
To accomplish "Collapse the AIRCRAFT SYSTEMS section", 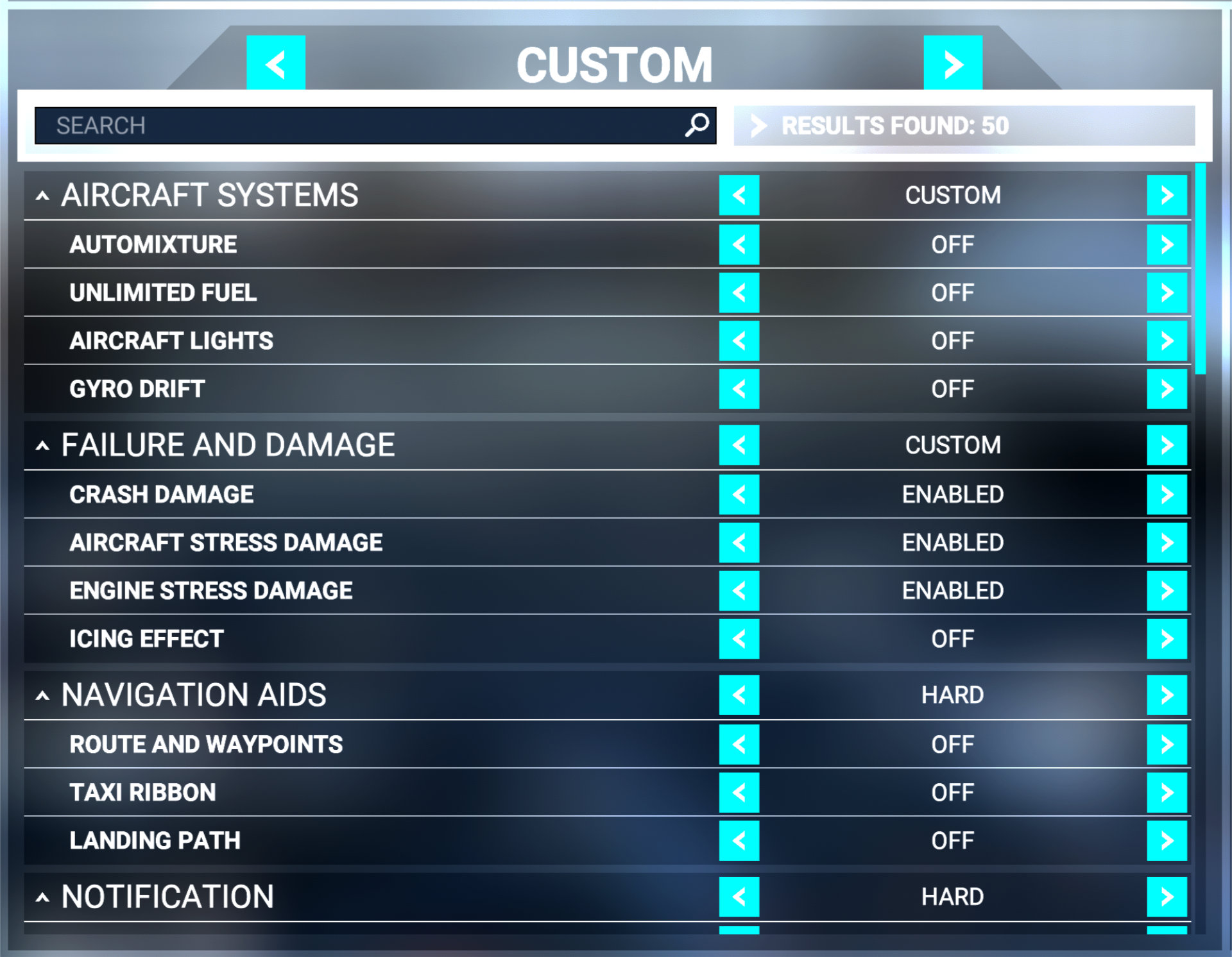I will click(x=42, y=196).
